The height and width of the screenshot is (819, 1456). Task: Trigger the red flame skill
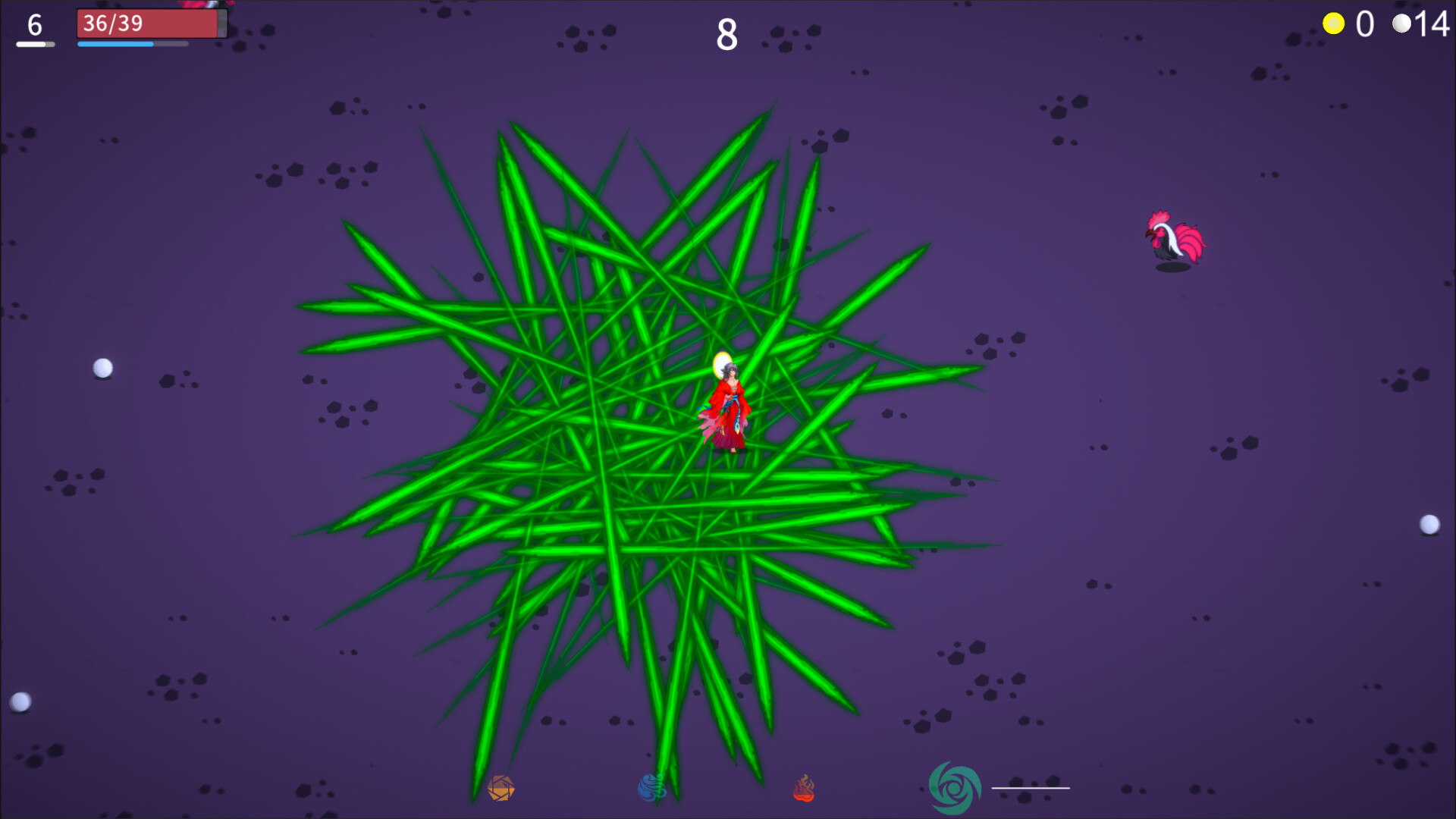click(804, 789)
